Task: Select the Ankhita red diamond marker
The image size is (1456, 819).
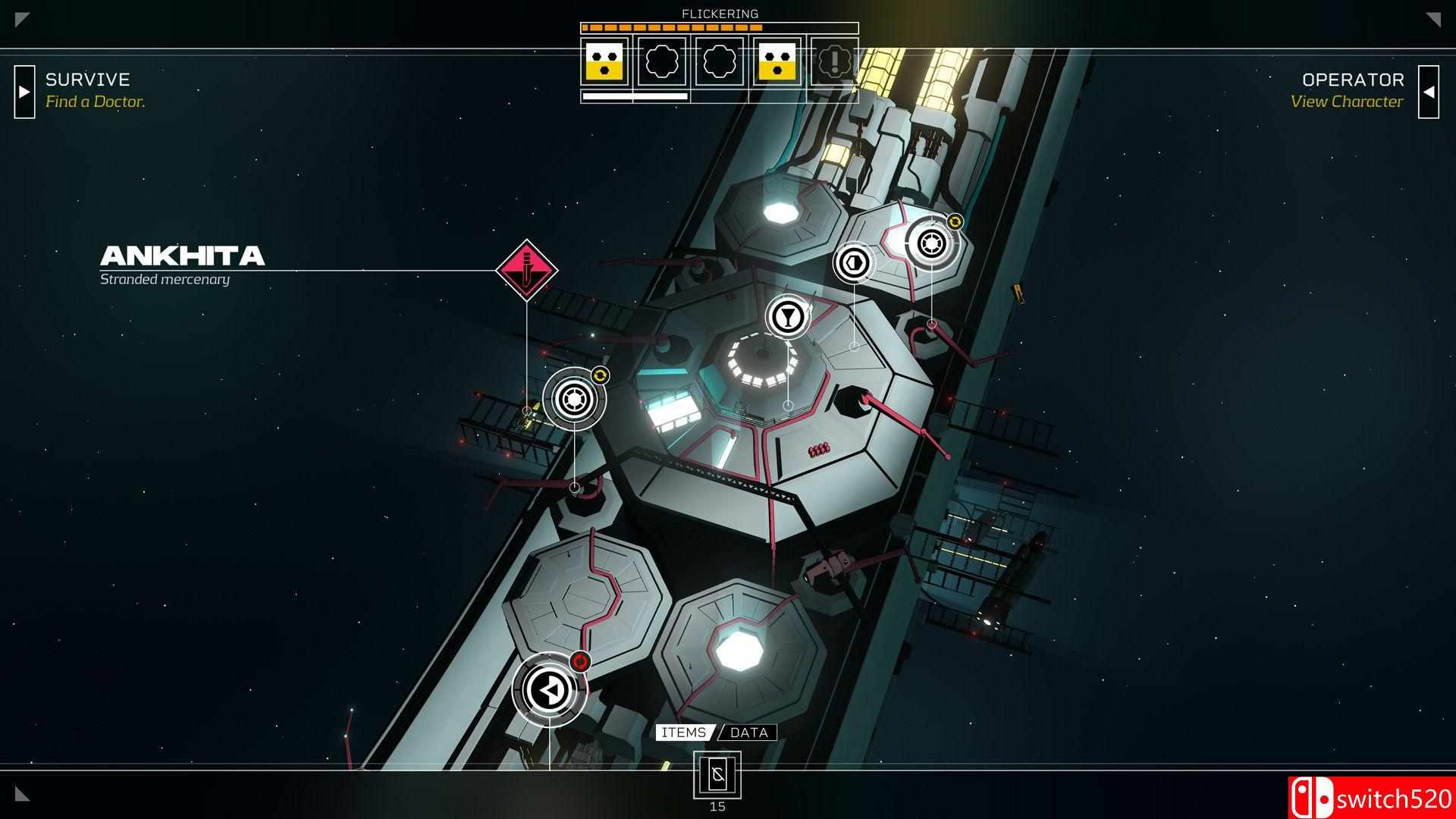Action: (x=526, y=270)
